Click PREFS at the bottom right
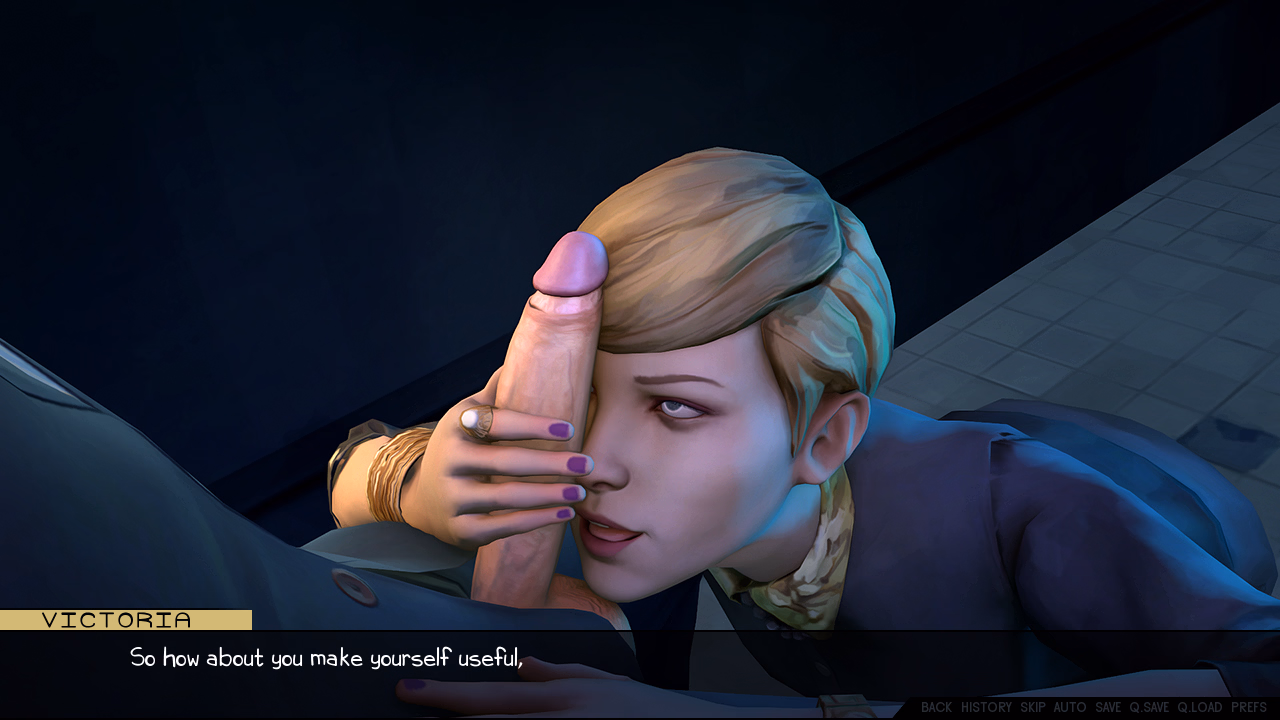Viewport: 1280px width, 720px height. pos(1249,707)
